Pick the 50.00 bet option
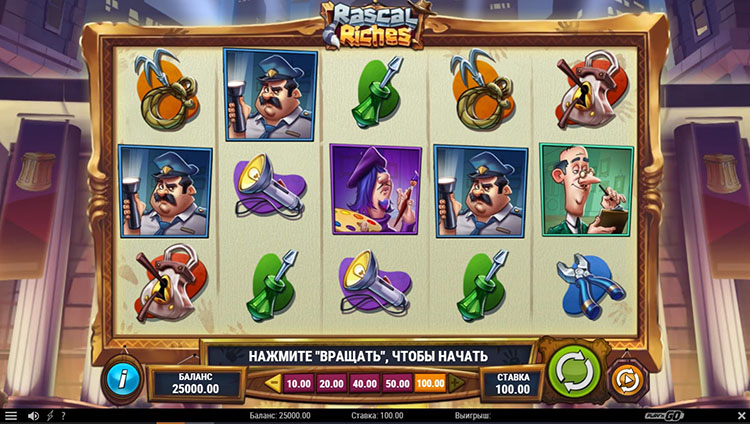Image resolution: width=750 pixels, height=424 pixels. point(397,383)
